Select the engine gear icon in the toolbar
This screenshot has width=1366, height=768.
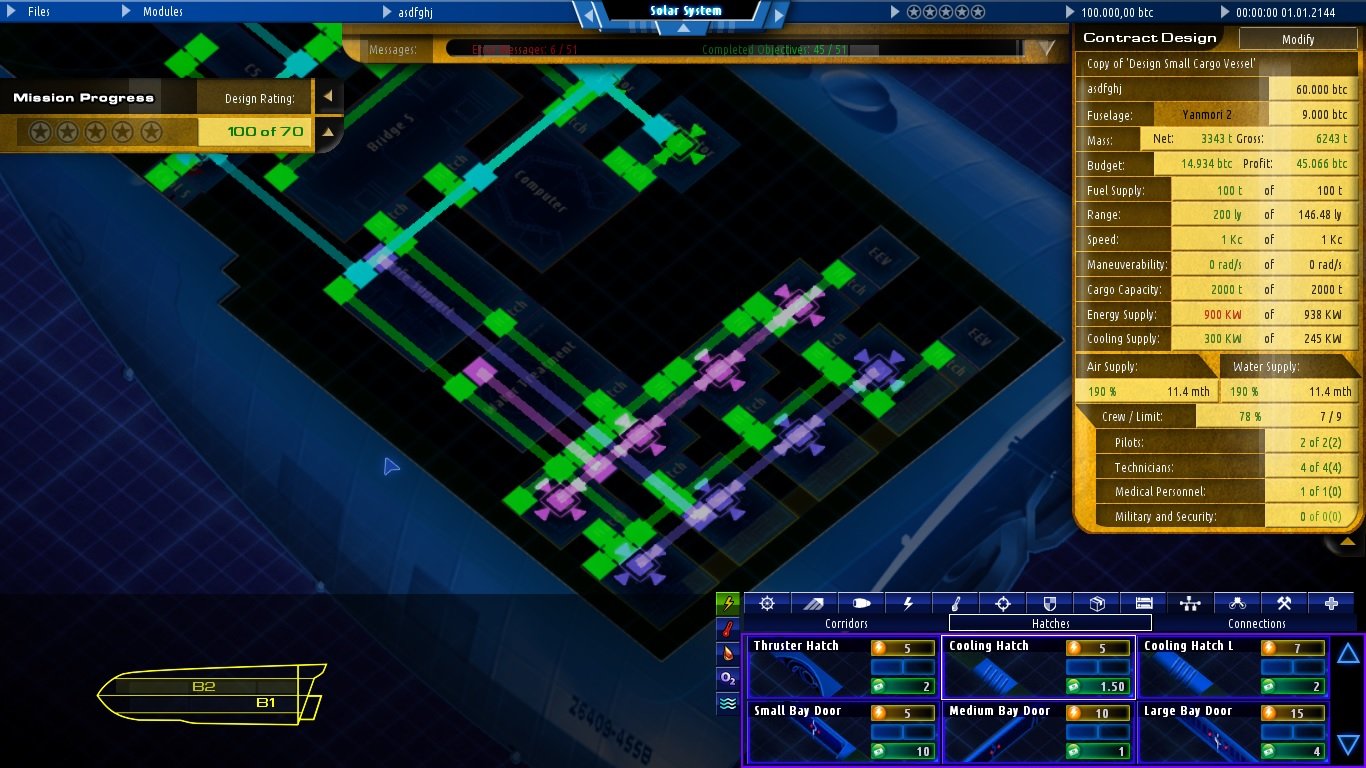(766, 602)
